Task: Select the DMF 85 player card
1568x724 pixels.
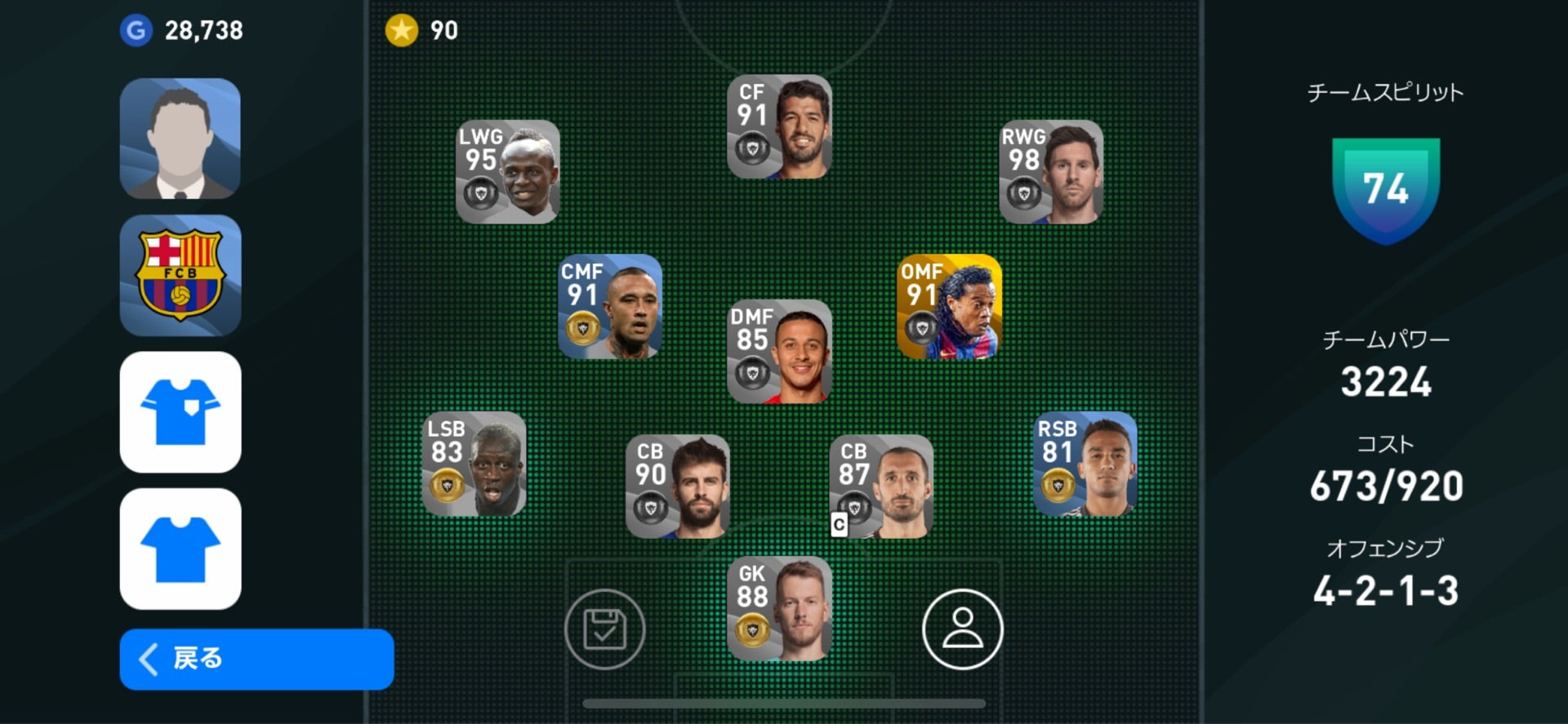Action: [779, 352]
